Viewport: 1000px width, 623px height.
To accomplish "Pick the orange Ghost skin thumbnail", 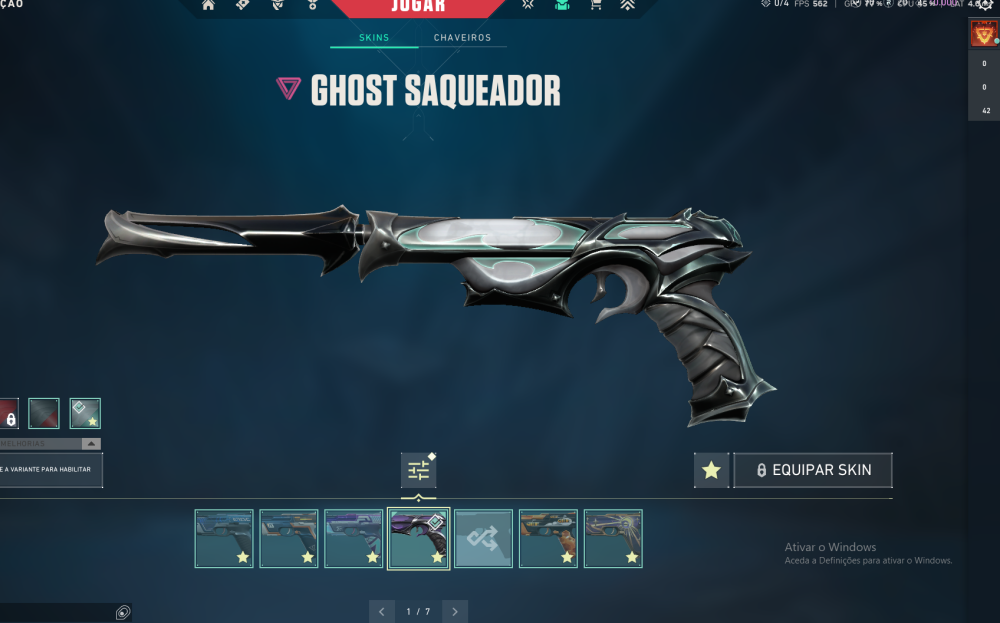I will [548, 538].
